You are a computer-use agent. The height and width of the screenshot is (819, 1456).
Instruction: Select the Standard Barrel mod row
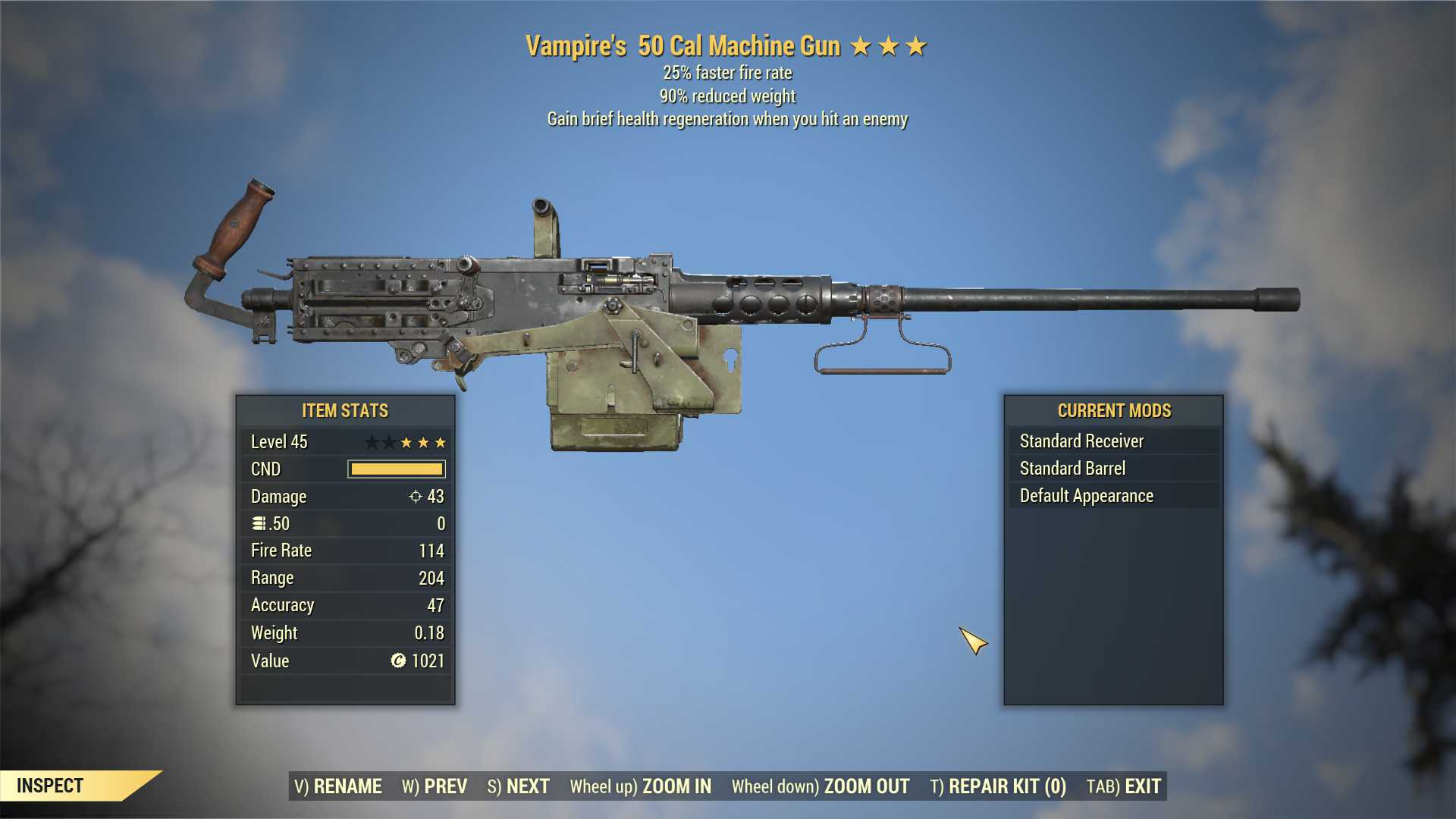[x=1113, y=469]
